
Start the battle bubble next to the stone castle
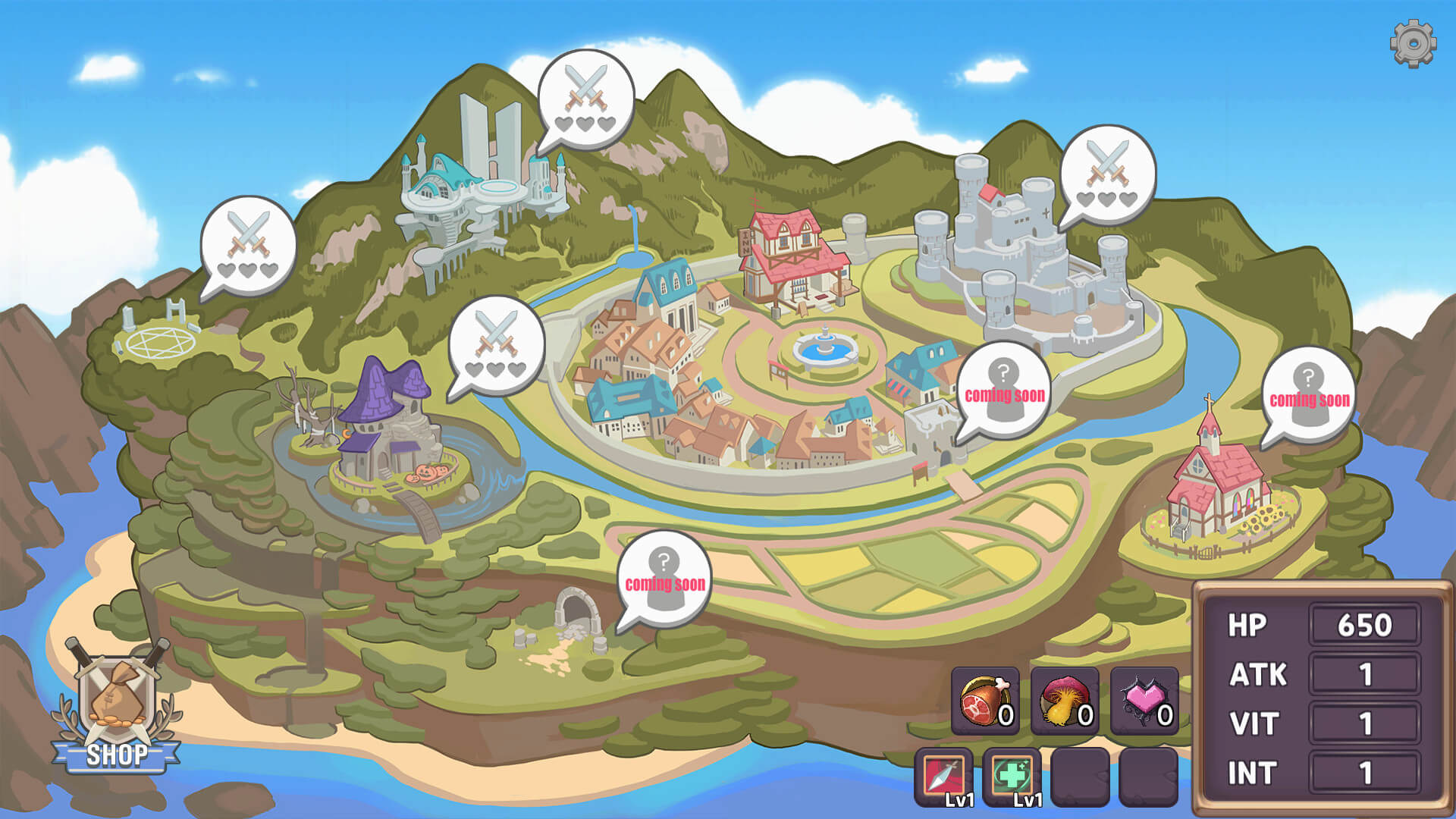pyautogui.click(x=1108, y=176)
